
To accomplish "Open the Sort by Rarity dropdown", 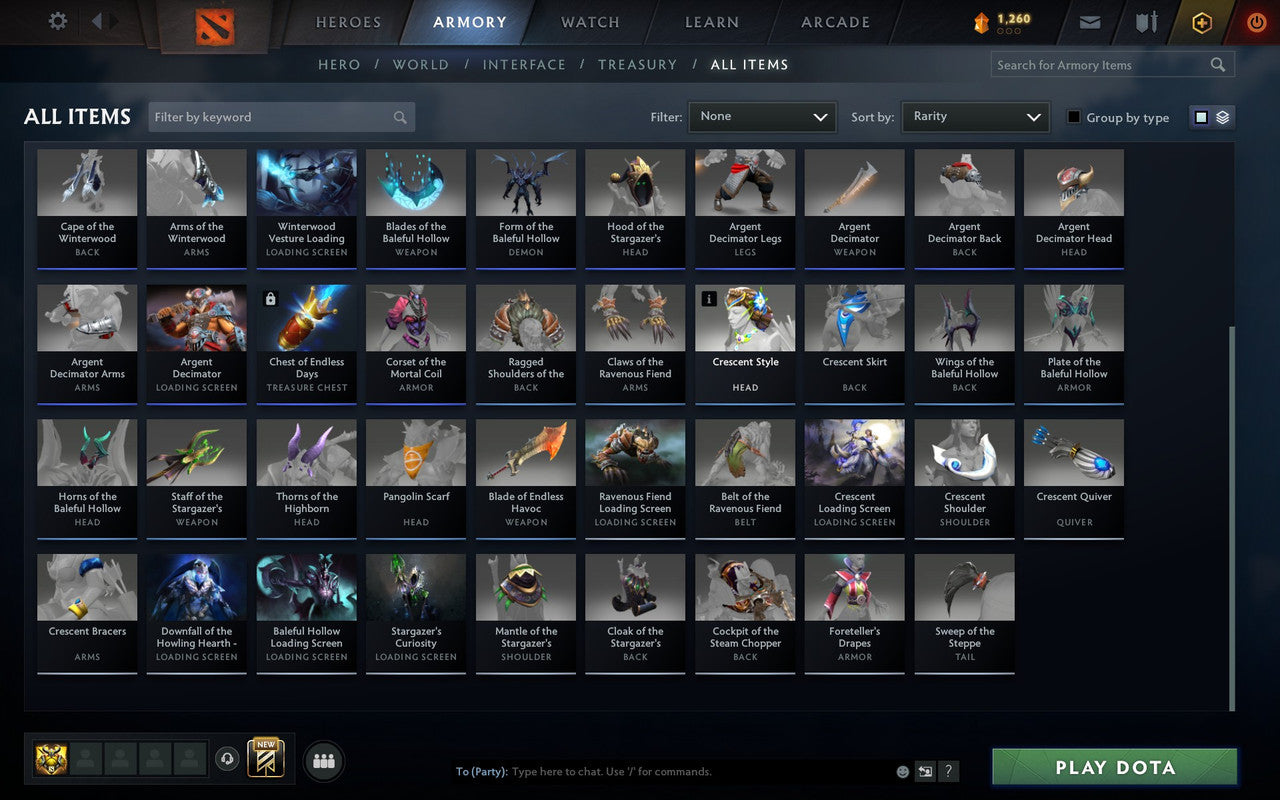I will point(975,117).
